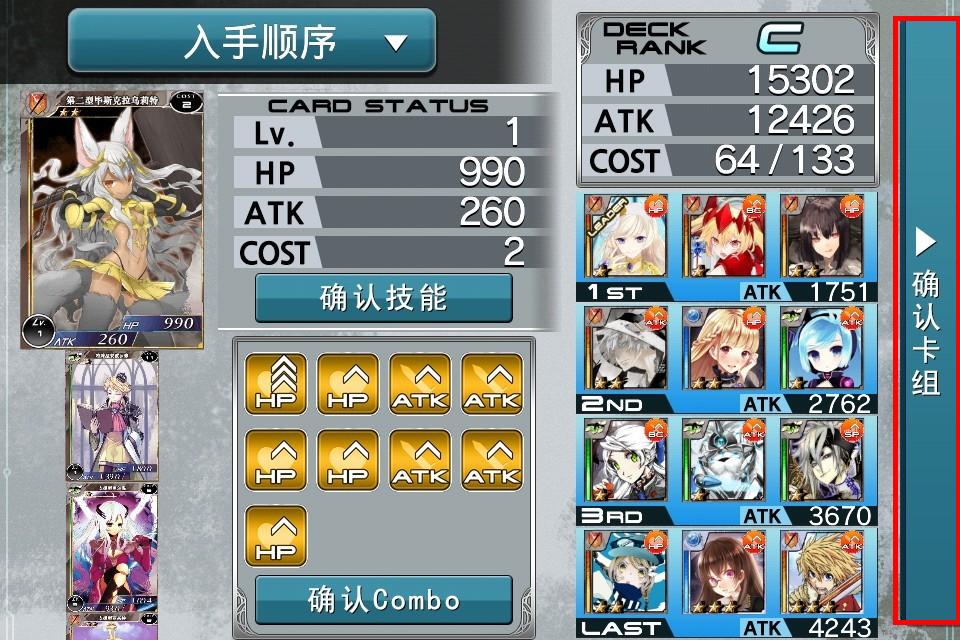Select the spiky blonde swordsman deck card
This screenshot has height=640, width=960.
click(x=822, y=572)
